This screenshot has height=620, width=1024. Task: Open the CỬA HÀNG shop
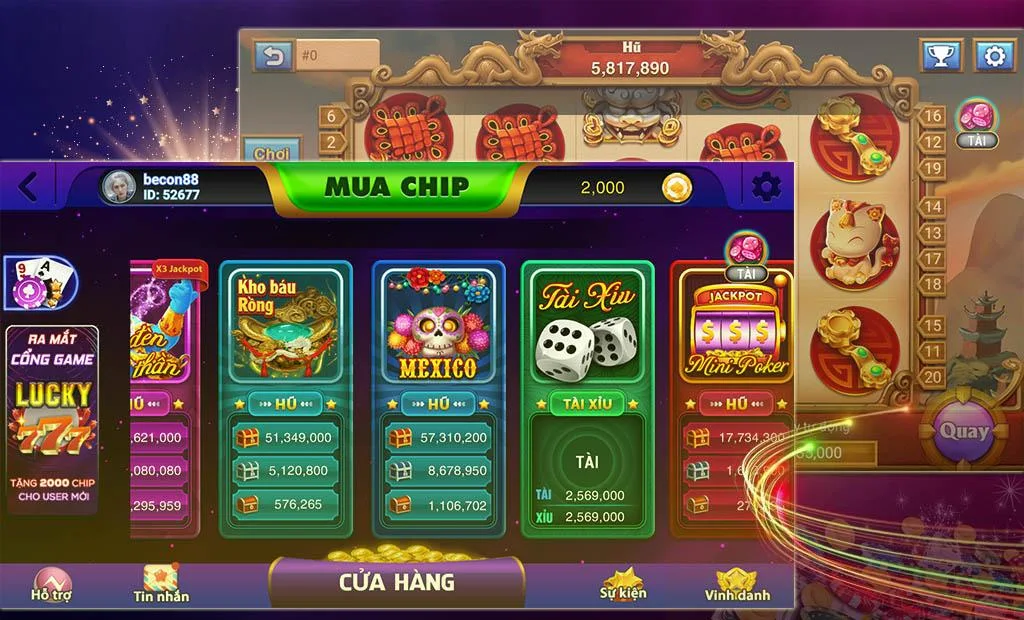tap(397, 581)
